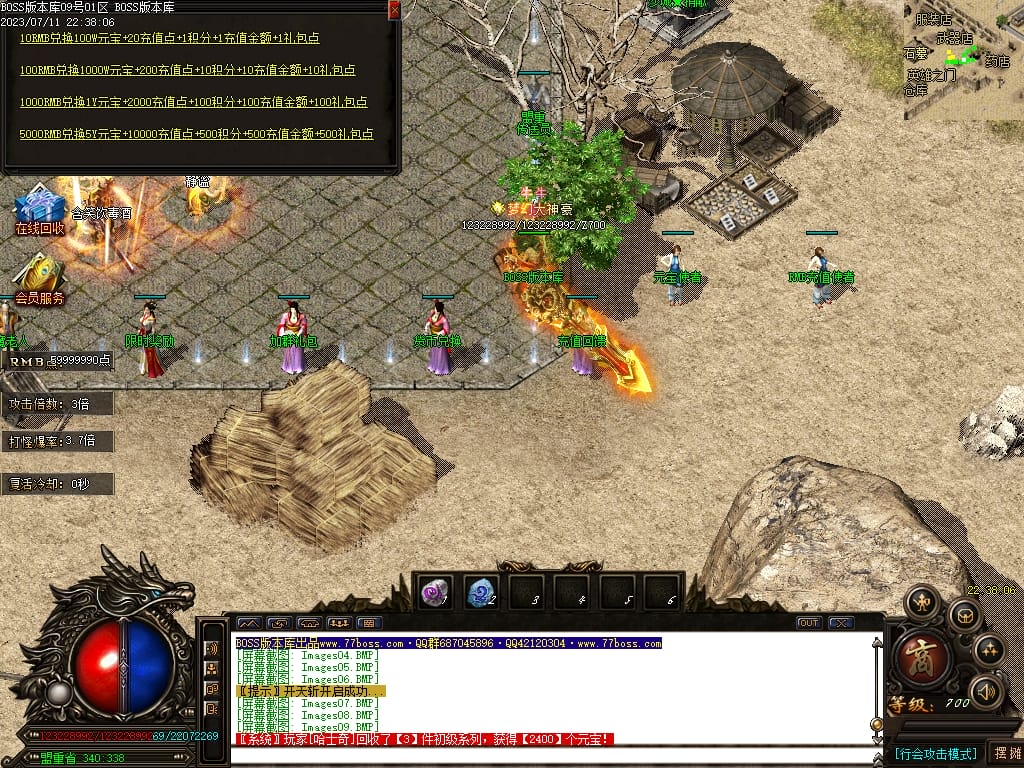
Task: Choose the 10RMB exchange option
Action: click(169, 38)
